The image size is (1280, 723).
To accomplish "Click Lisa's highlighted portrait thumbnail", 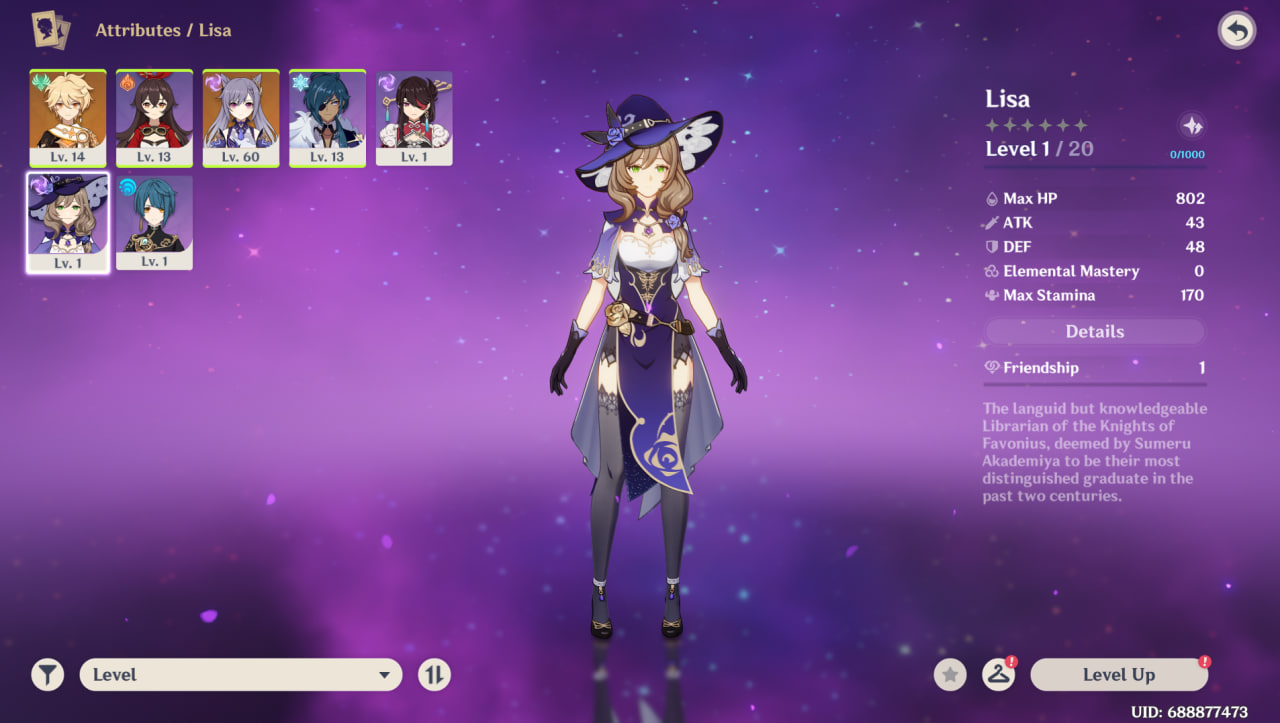I will [x=68, y=222].
